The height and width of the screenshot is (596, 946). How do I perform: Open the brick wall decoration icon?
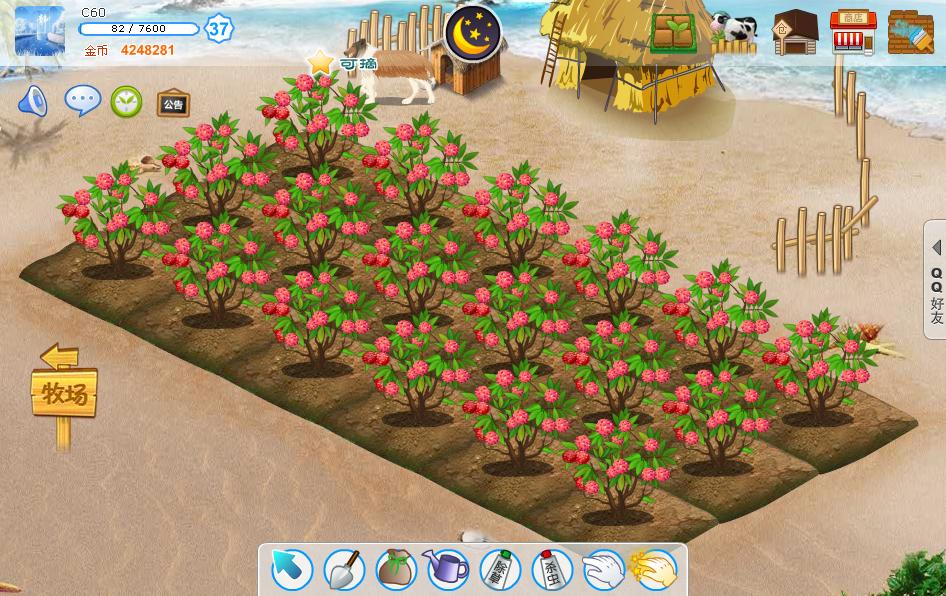[x=910, y=32]
